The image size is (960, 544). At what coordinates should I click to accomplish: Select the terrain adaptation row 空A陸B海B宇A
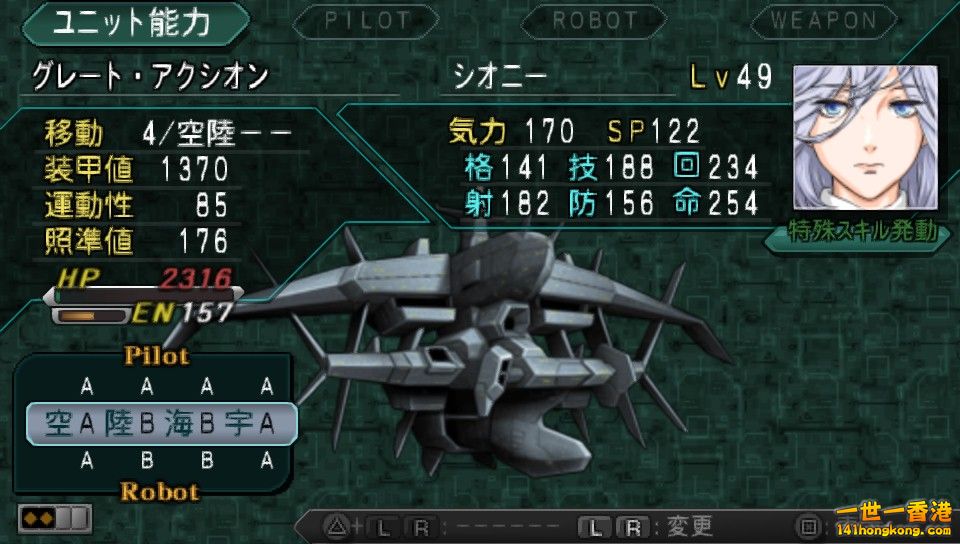(x=161, y=424)
